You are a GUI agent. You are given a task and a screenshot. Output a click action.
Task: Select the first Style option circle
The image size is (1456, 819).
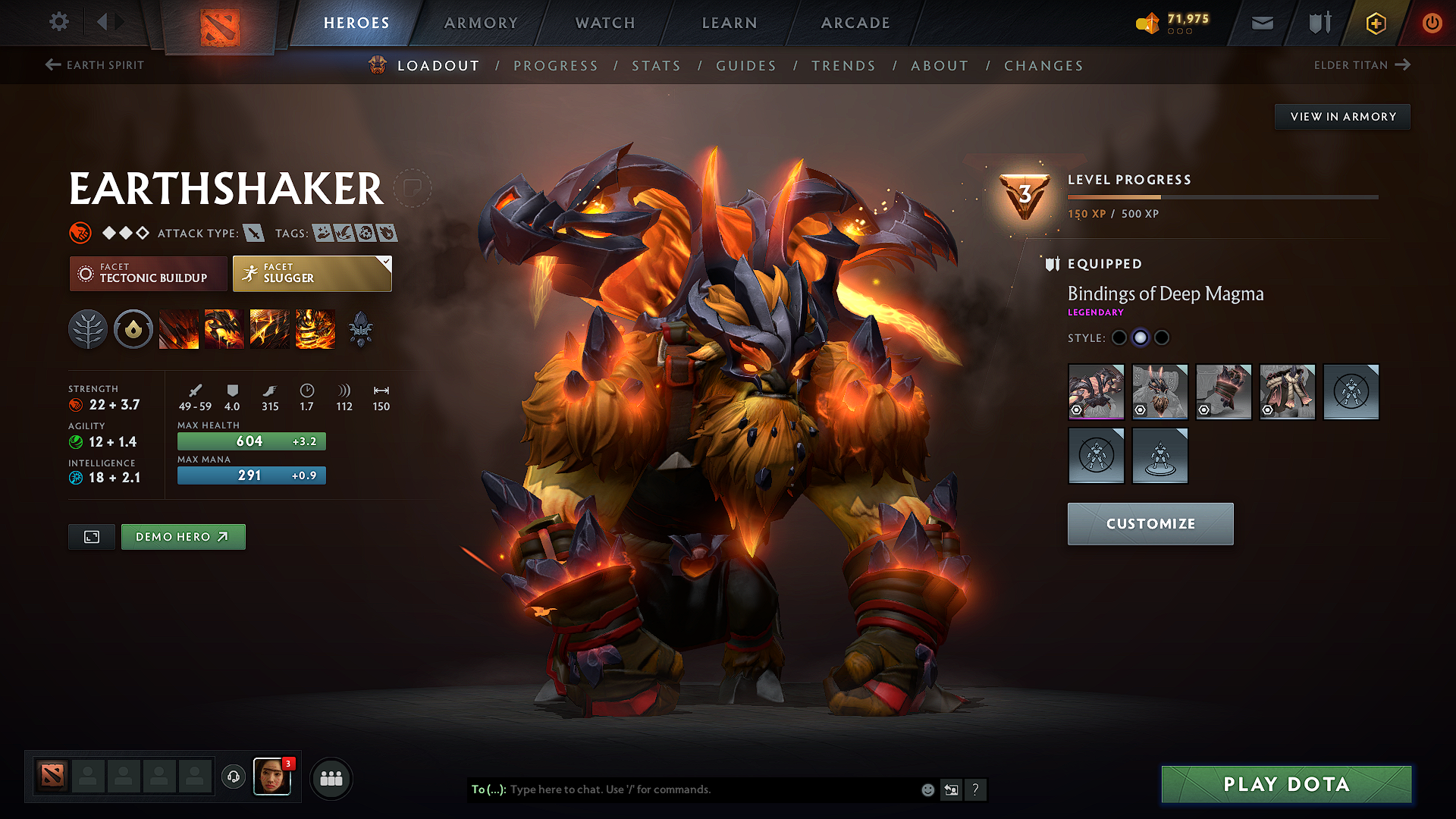coord(1119,338)
